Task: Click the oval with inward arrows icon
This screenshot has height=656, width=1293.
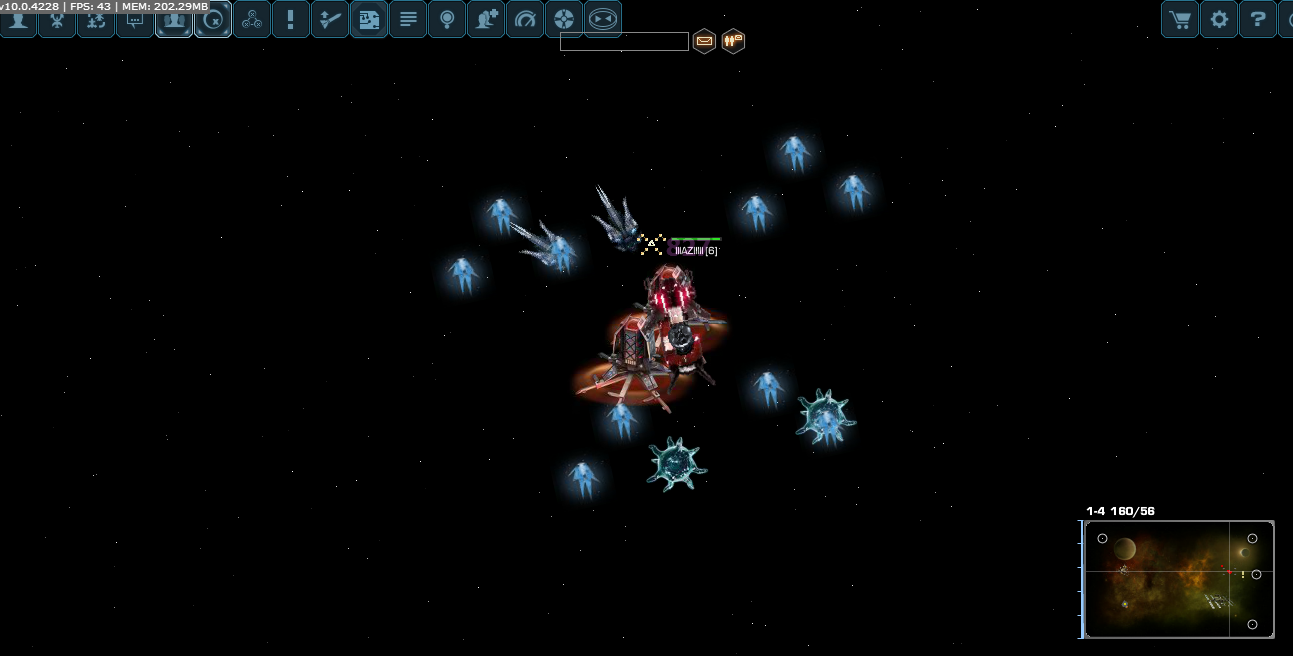Action: tap(602, 19)
